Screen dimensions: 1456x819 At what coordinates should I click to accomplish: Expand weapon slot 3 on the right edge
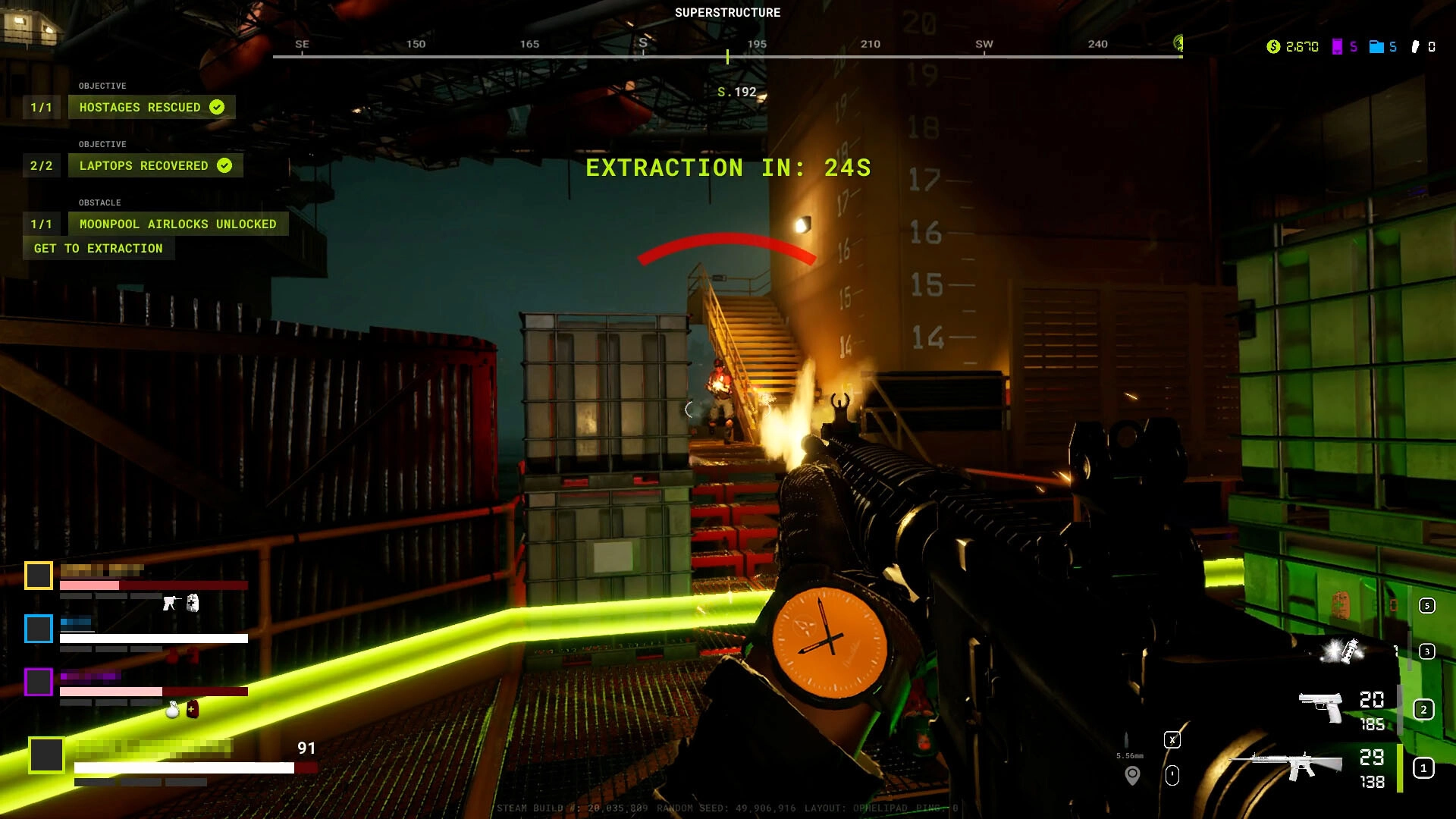point(1425,650)
